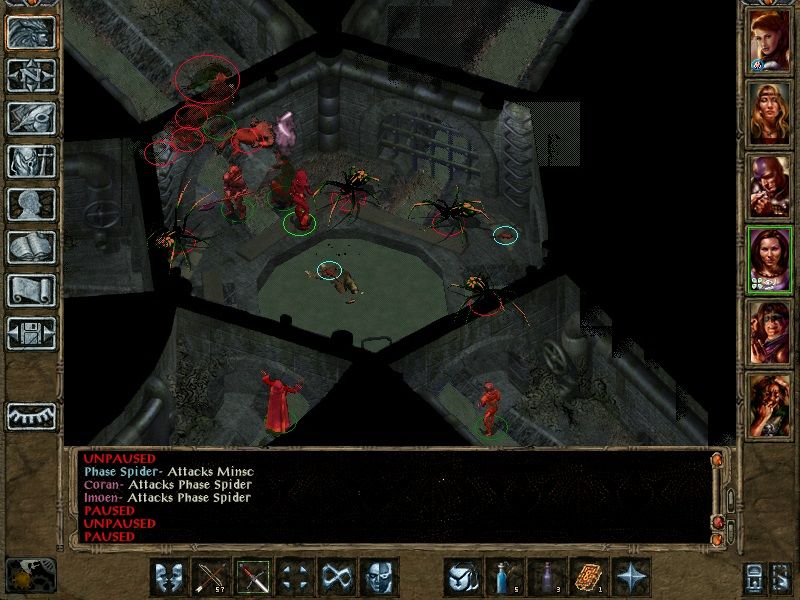
Task: Choose the bow and arrows weapon slot
Action: point(212,577)
